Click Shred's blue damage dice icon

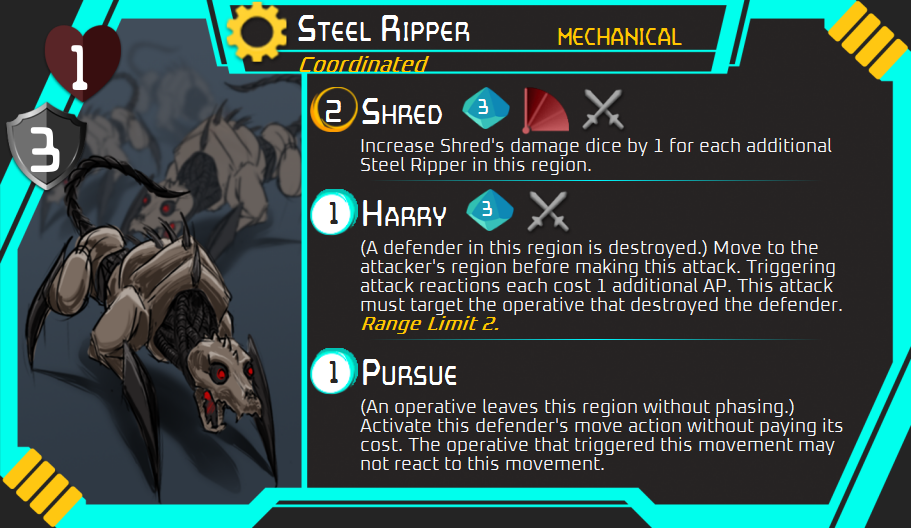(486, 108)
